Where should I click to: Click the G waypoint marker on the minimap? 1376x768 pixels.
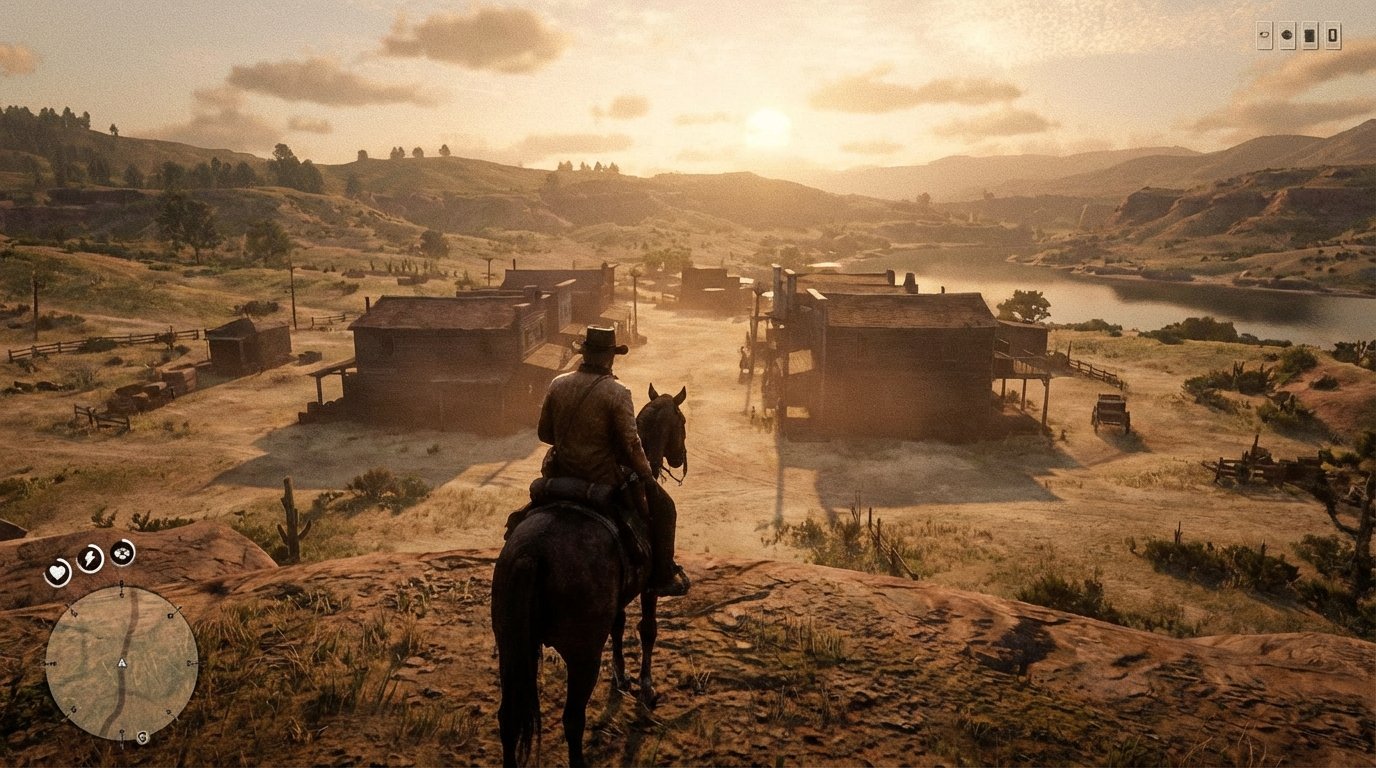142,735
